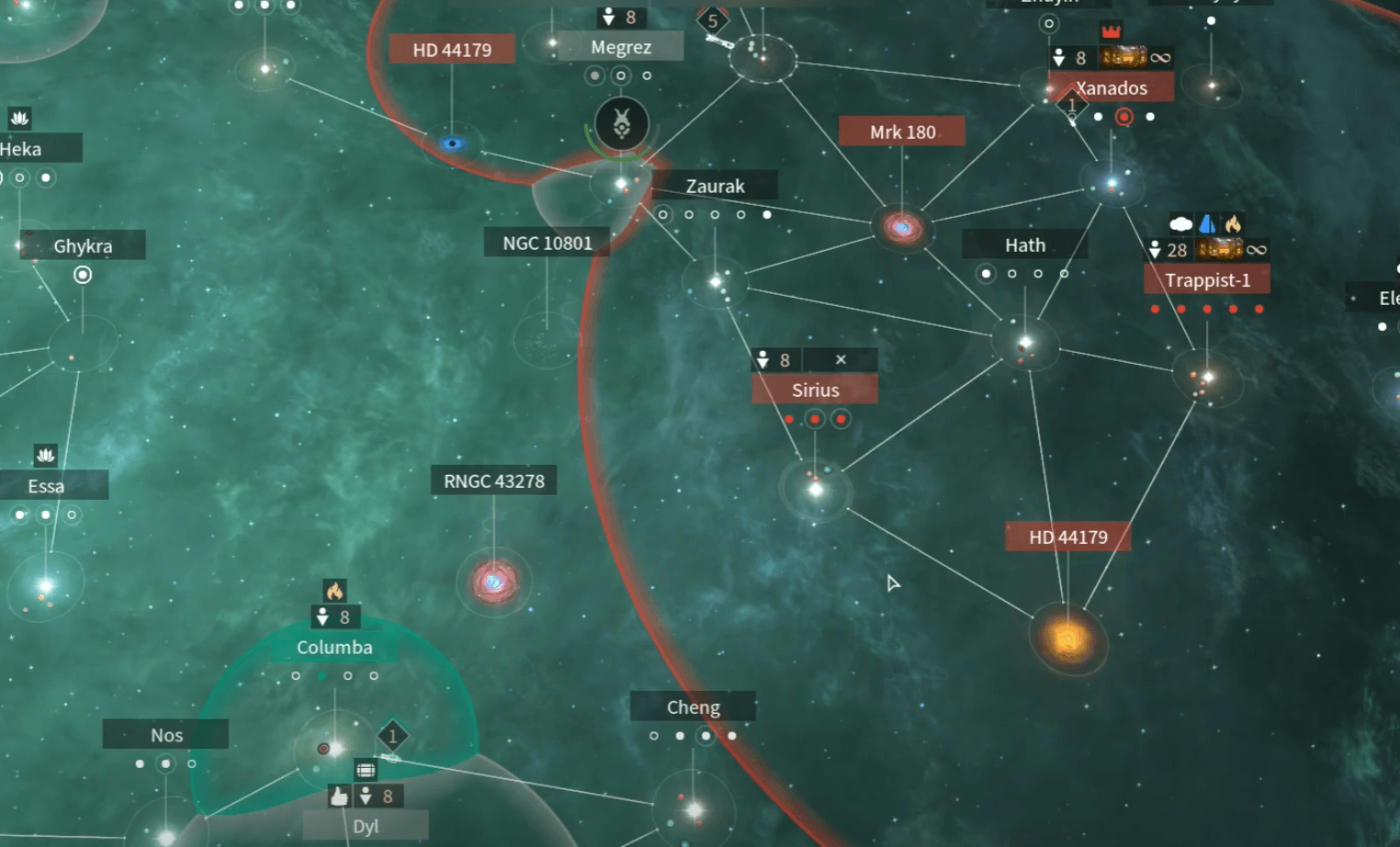Select the filled green planet dot under Columba
This screenshot has width=1400, height=847.
point(322,674)
